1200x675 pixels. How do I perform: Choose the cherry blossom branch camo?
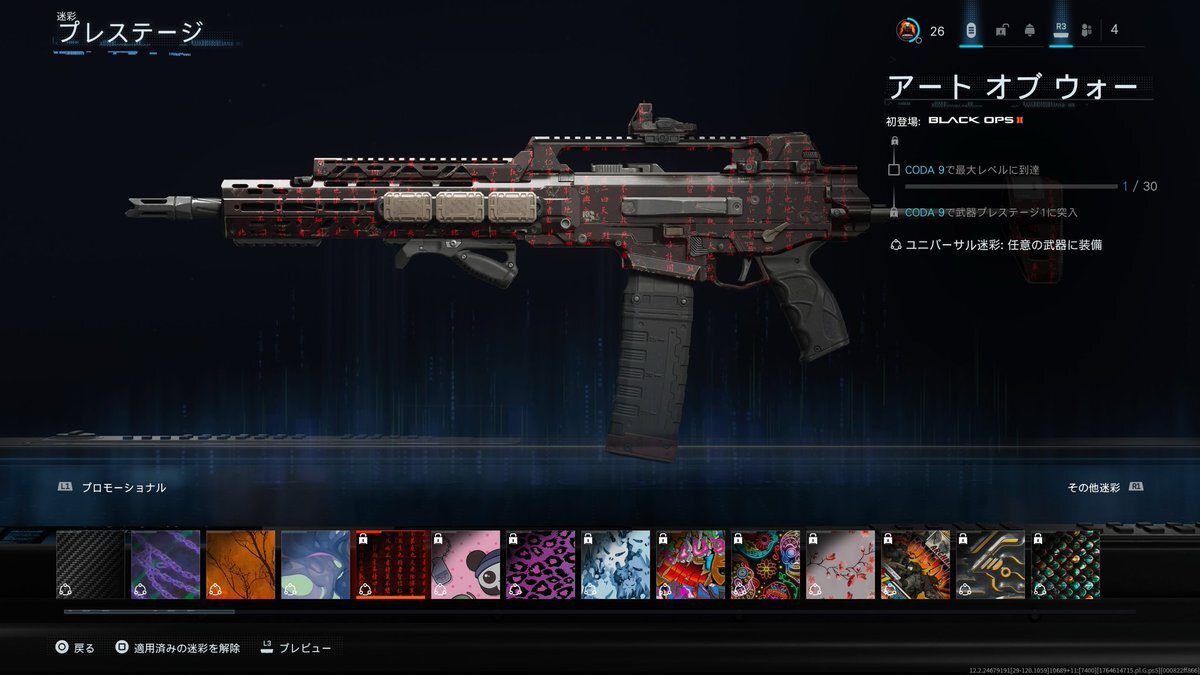tap(841, 565)
